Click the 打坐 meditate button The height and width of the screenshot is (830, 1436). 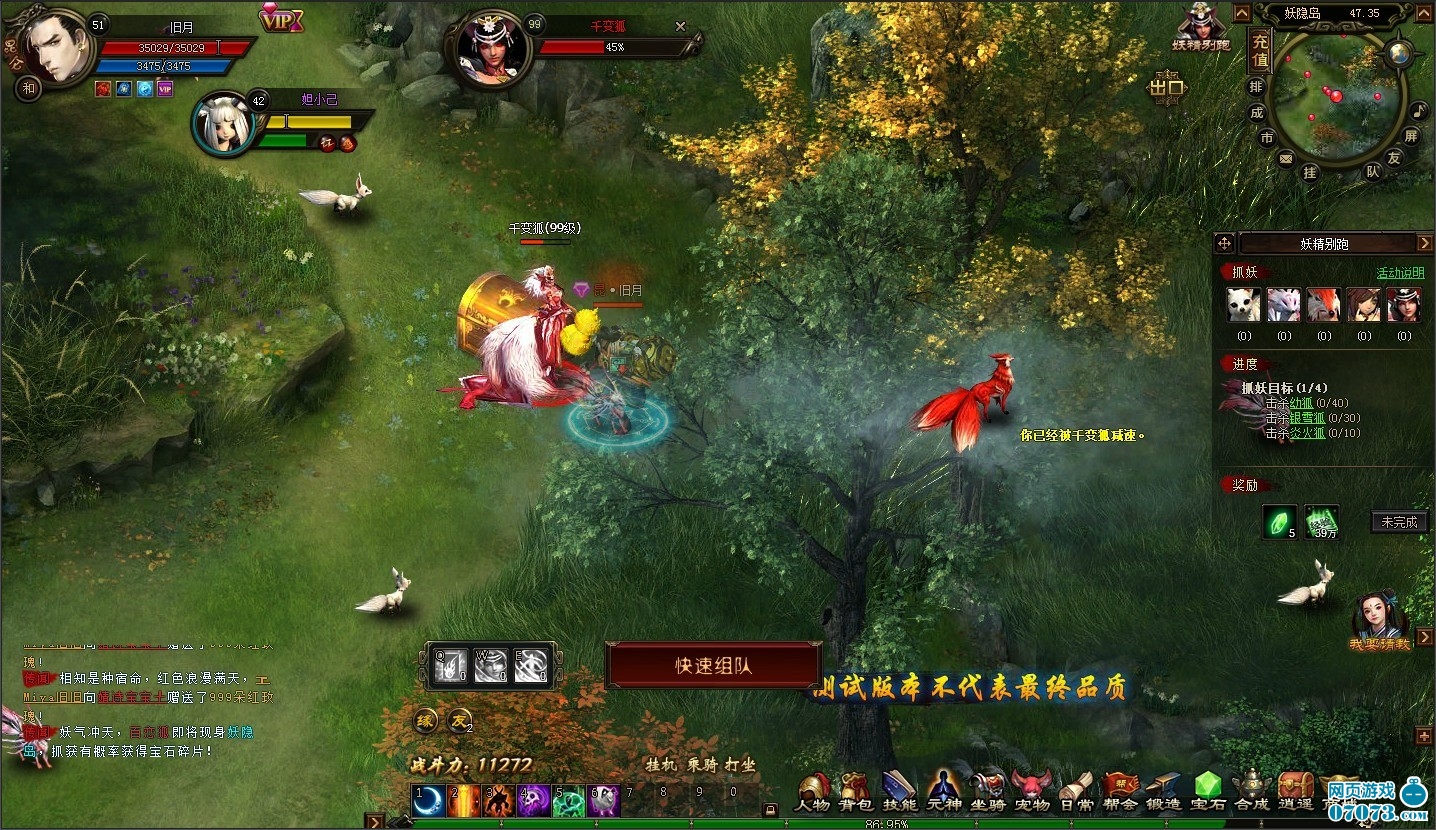tap(740, 765)
